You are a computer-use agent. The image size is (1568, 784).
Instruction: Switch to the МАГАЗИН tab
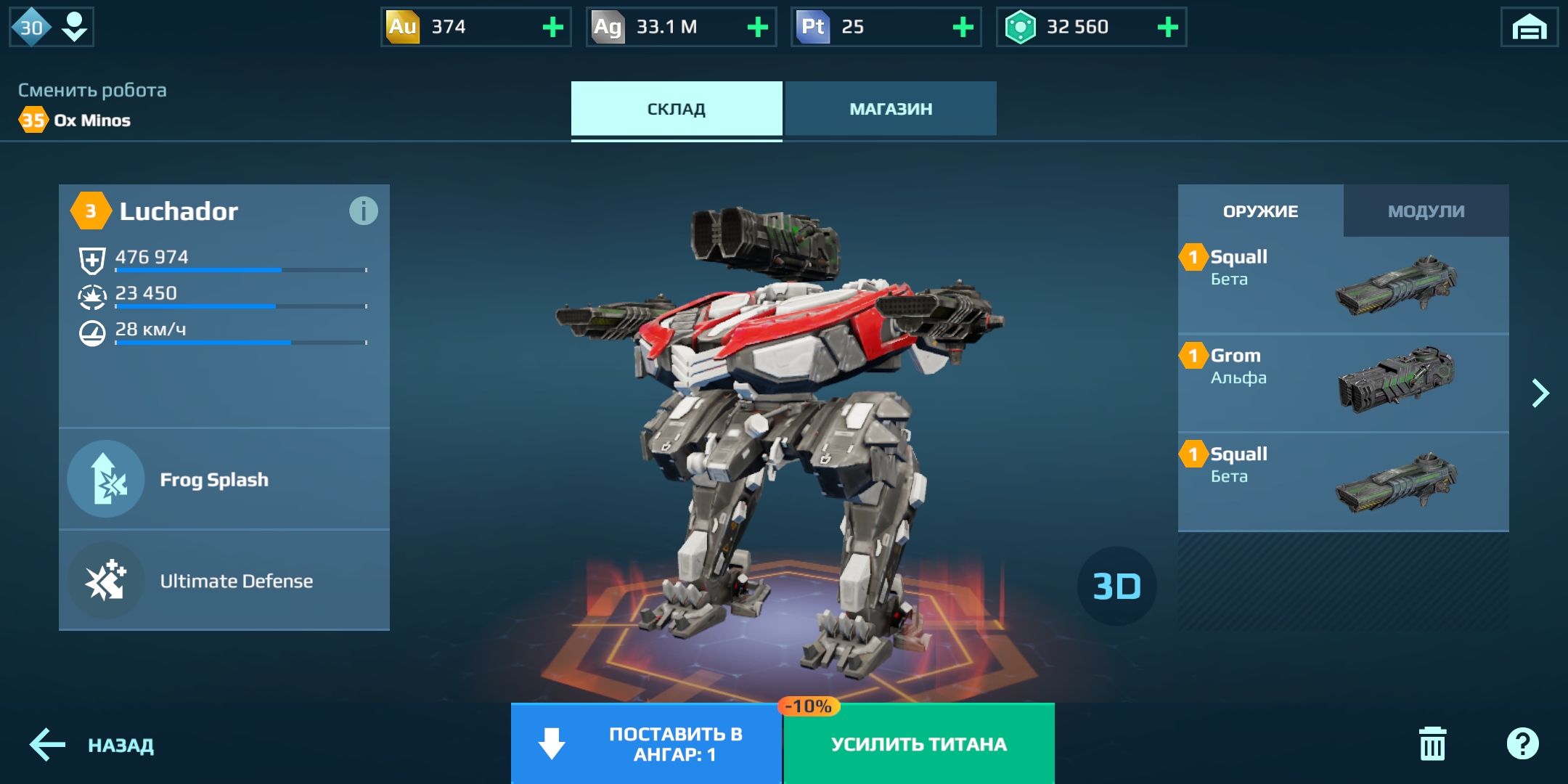coord(891,109)
